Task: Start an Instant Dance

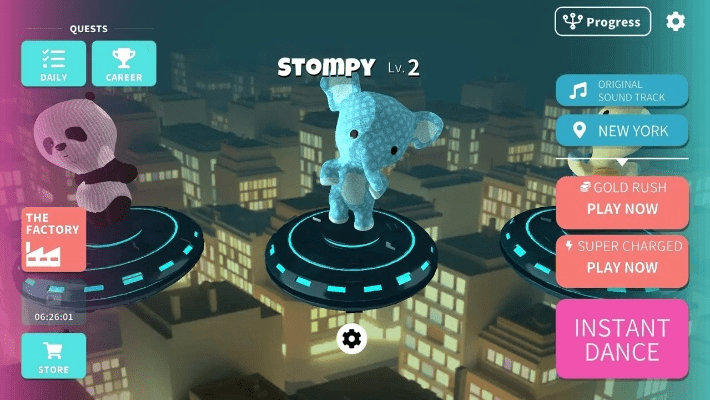Action: point(621,339)
